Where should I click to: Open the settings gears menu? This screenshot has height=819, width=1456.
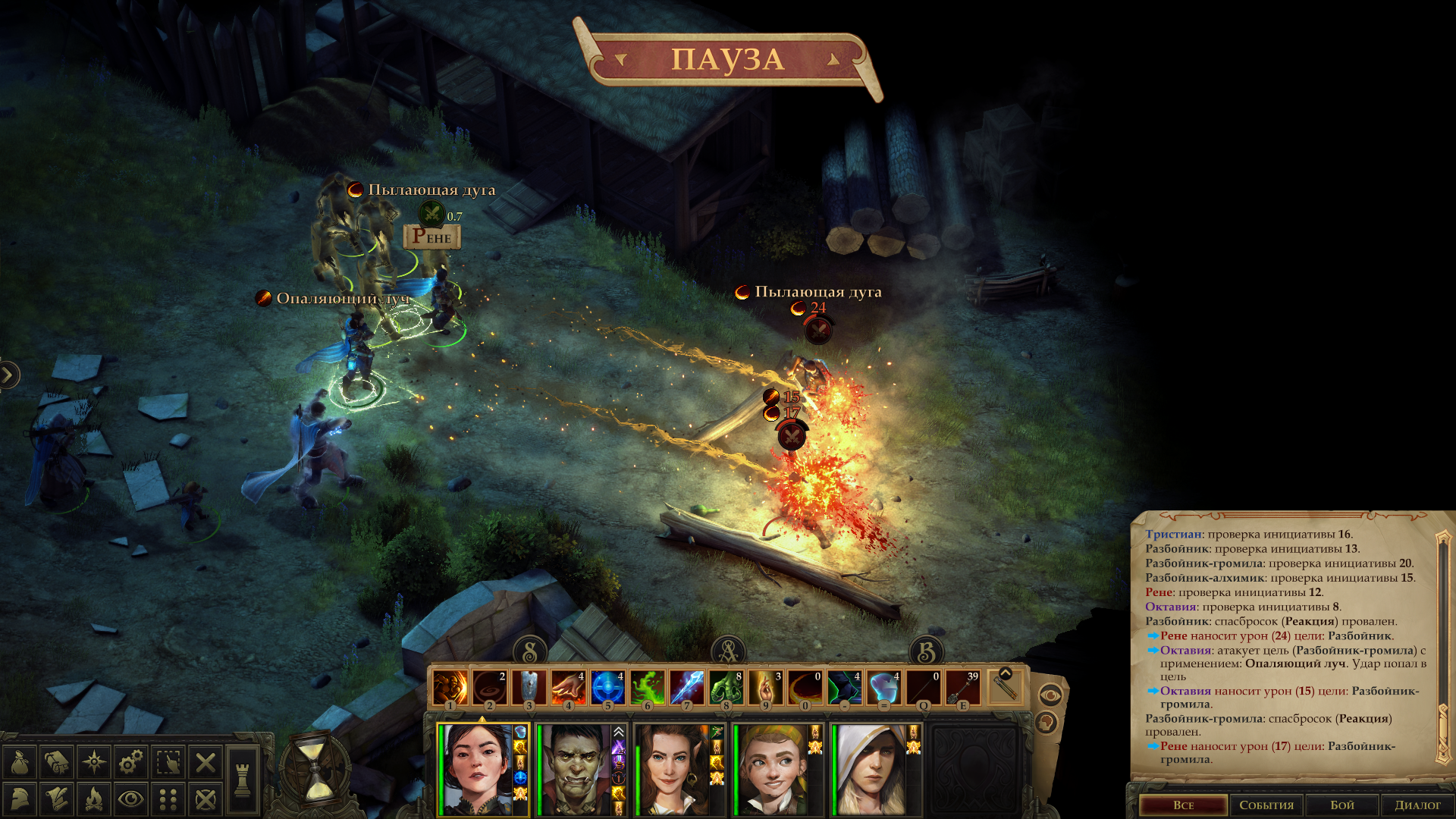coord(131,762)
